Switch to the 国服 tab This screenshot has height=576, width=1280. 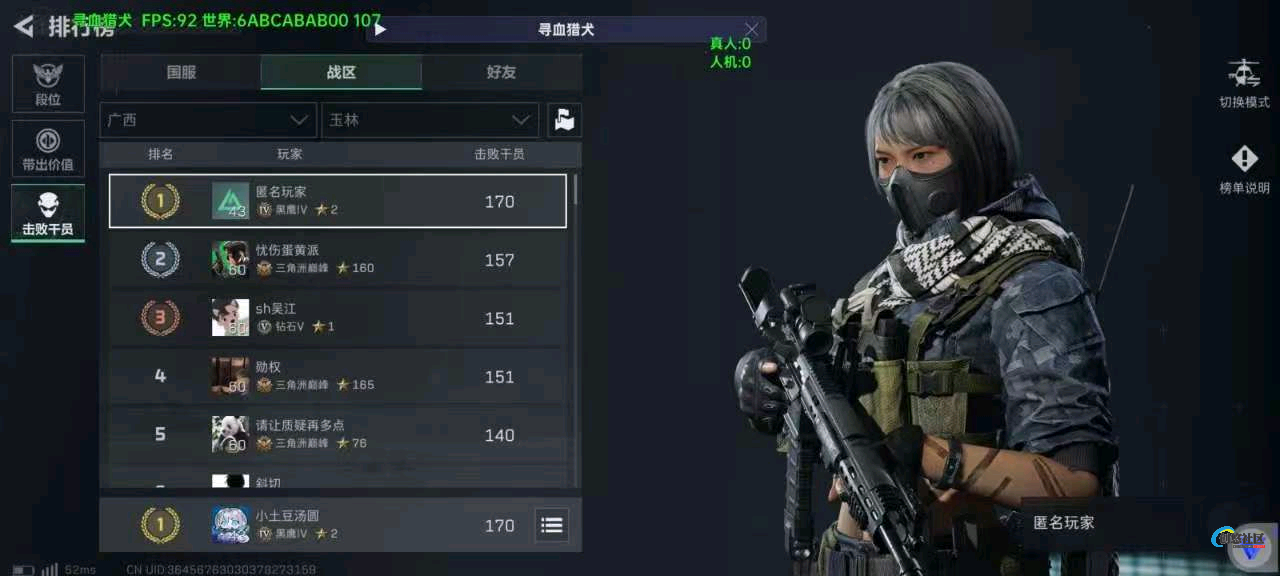(181, 72)
